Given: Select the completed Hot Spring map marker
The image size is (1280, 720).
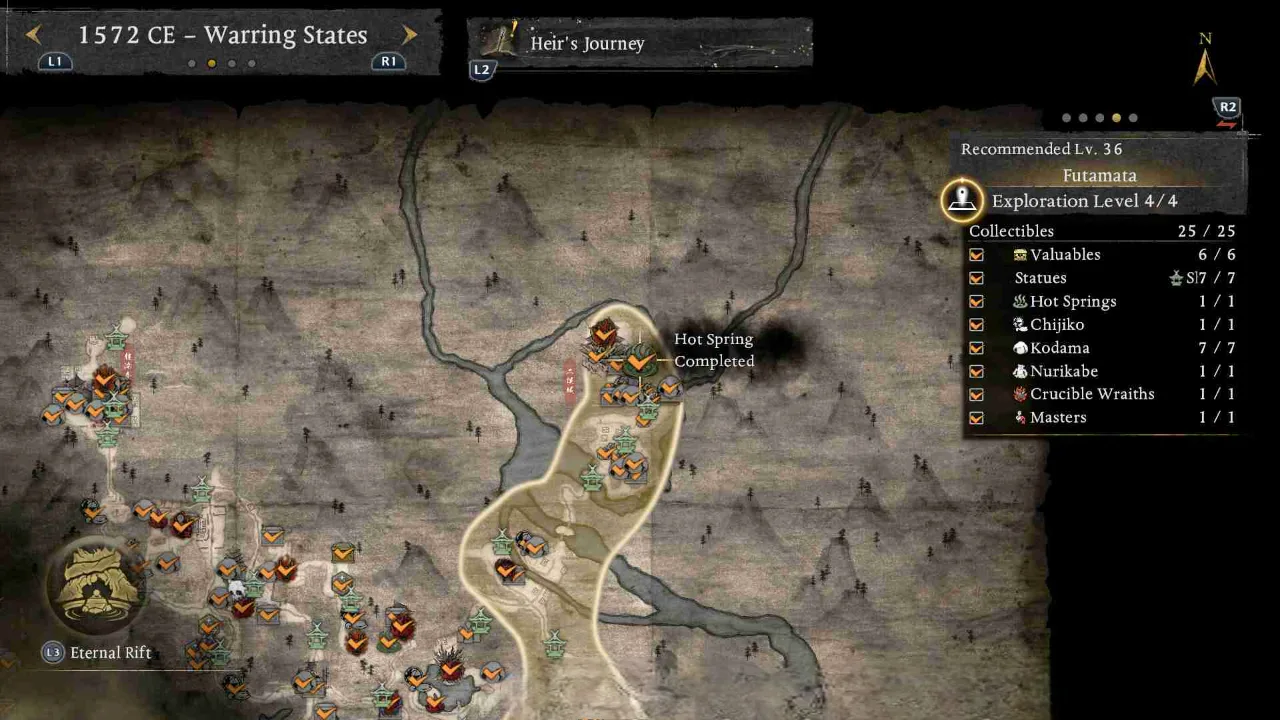Looking at the screenshot, I should [640, 360].
